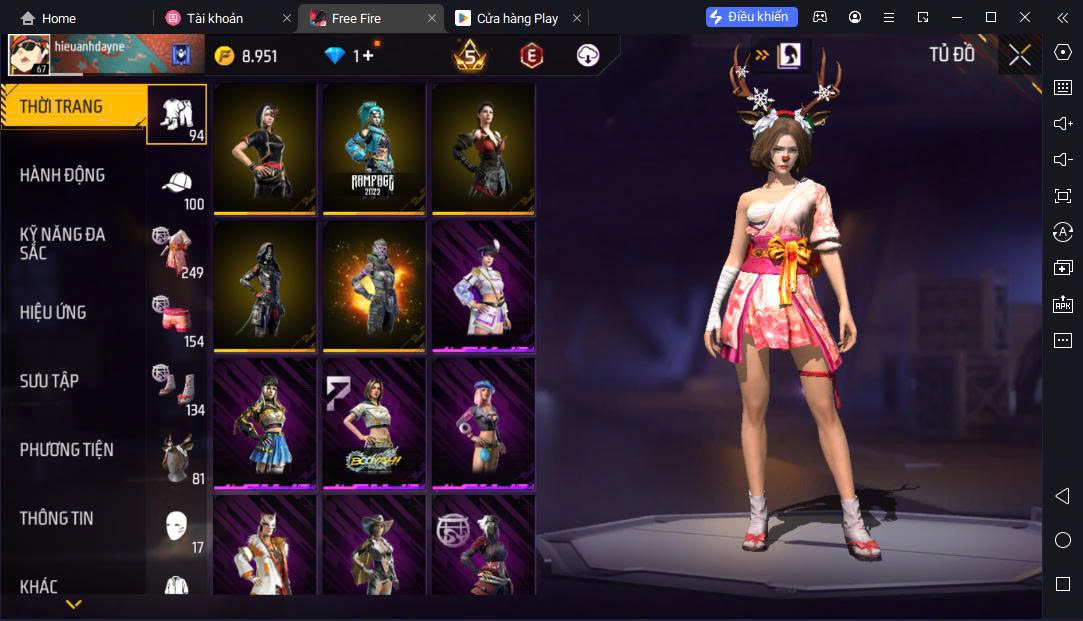
Task: Expand the category list down arrow
Action: tap(73, 604)
